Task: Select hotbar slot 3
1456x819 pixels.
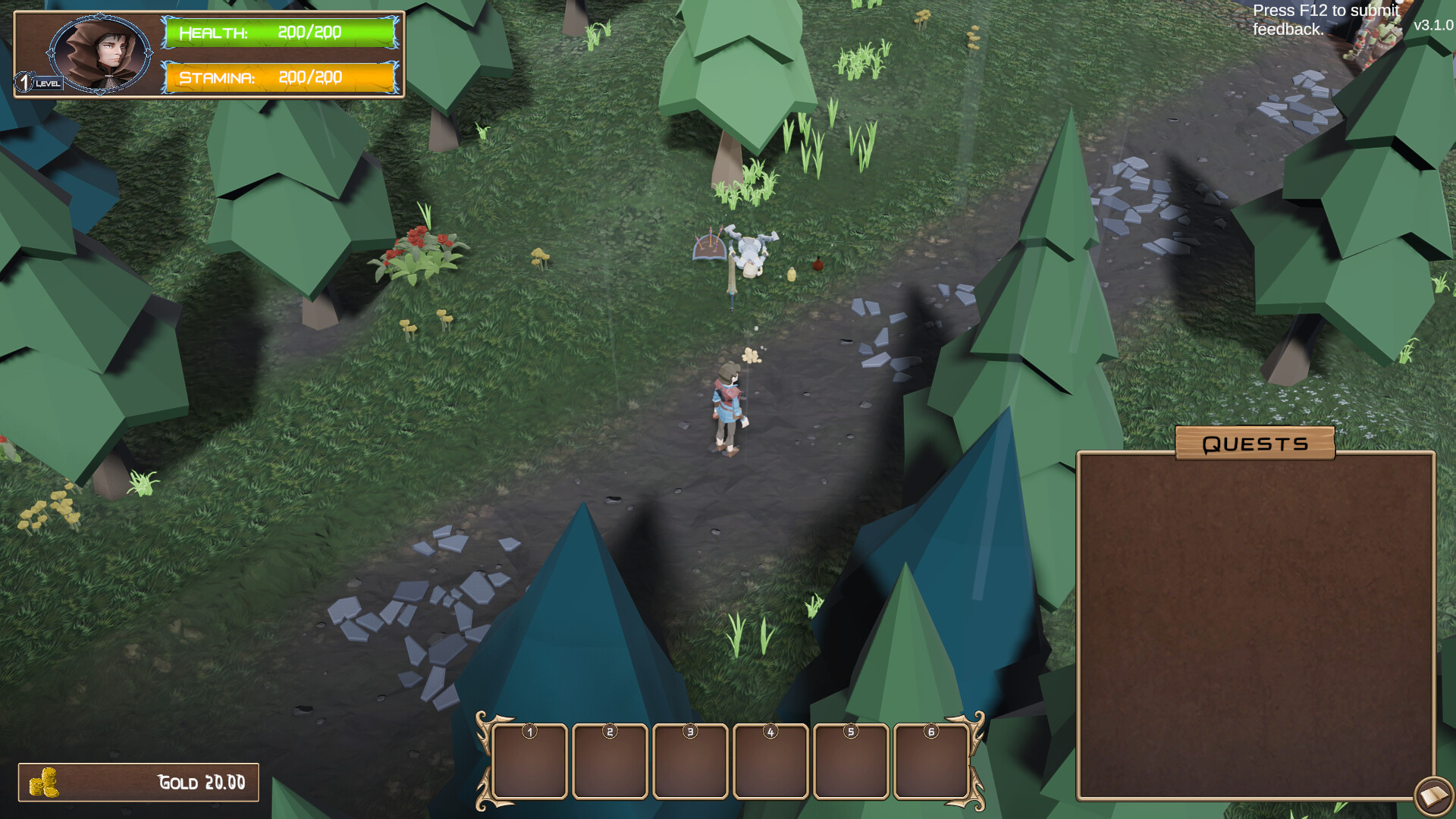Action: point(691,761)
